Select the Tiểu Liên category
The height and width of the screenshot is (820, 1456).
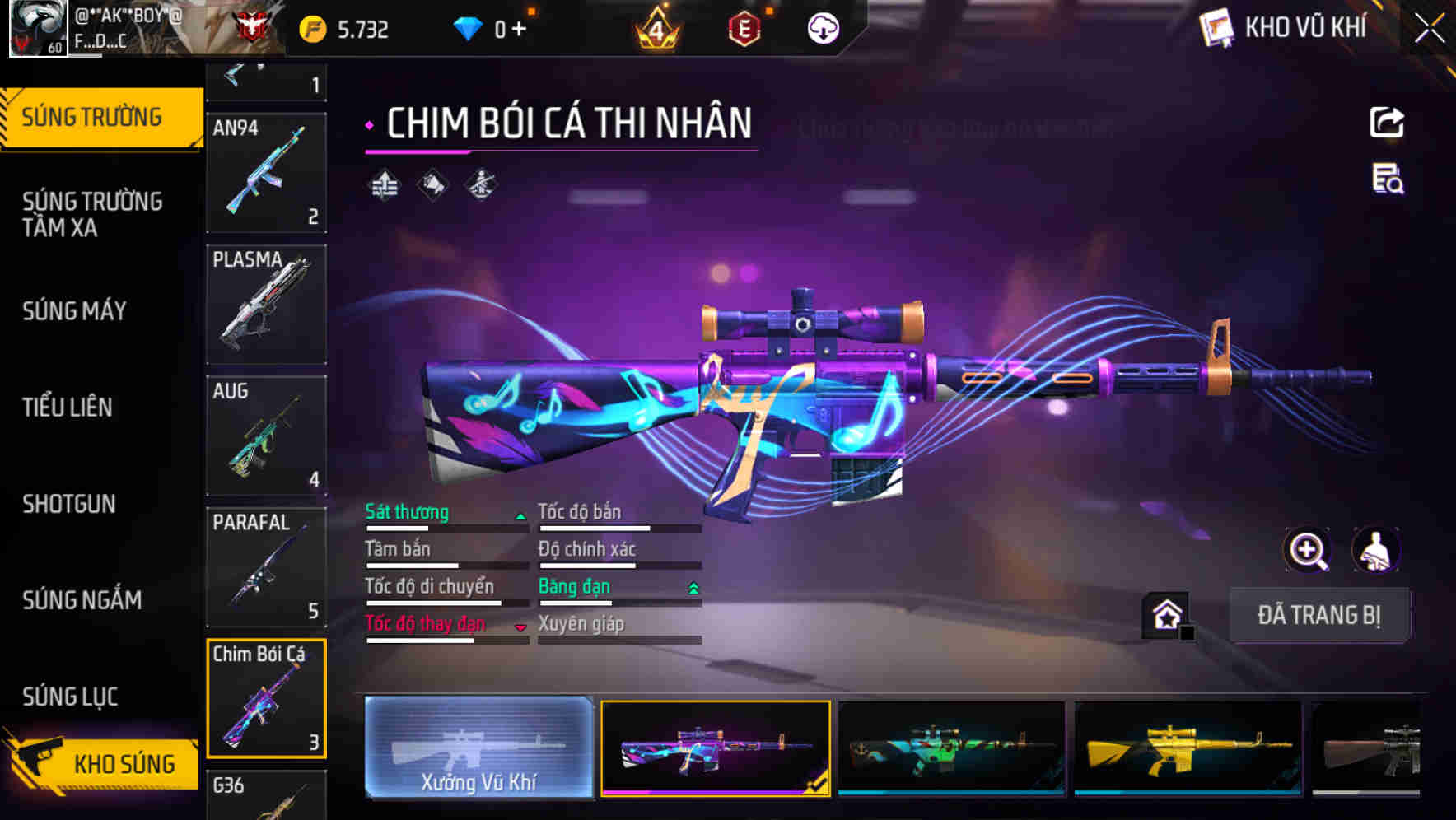[68, 407]
